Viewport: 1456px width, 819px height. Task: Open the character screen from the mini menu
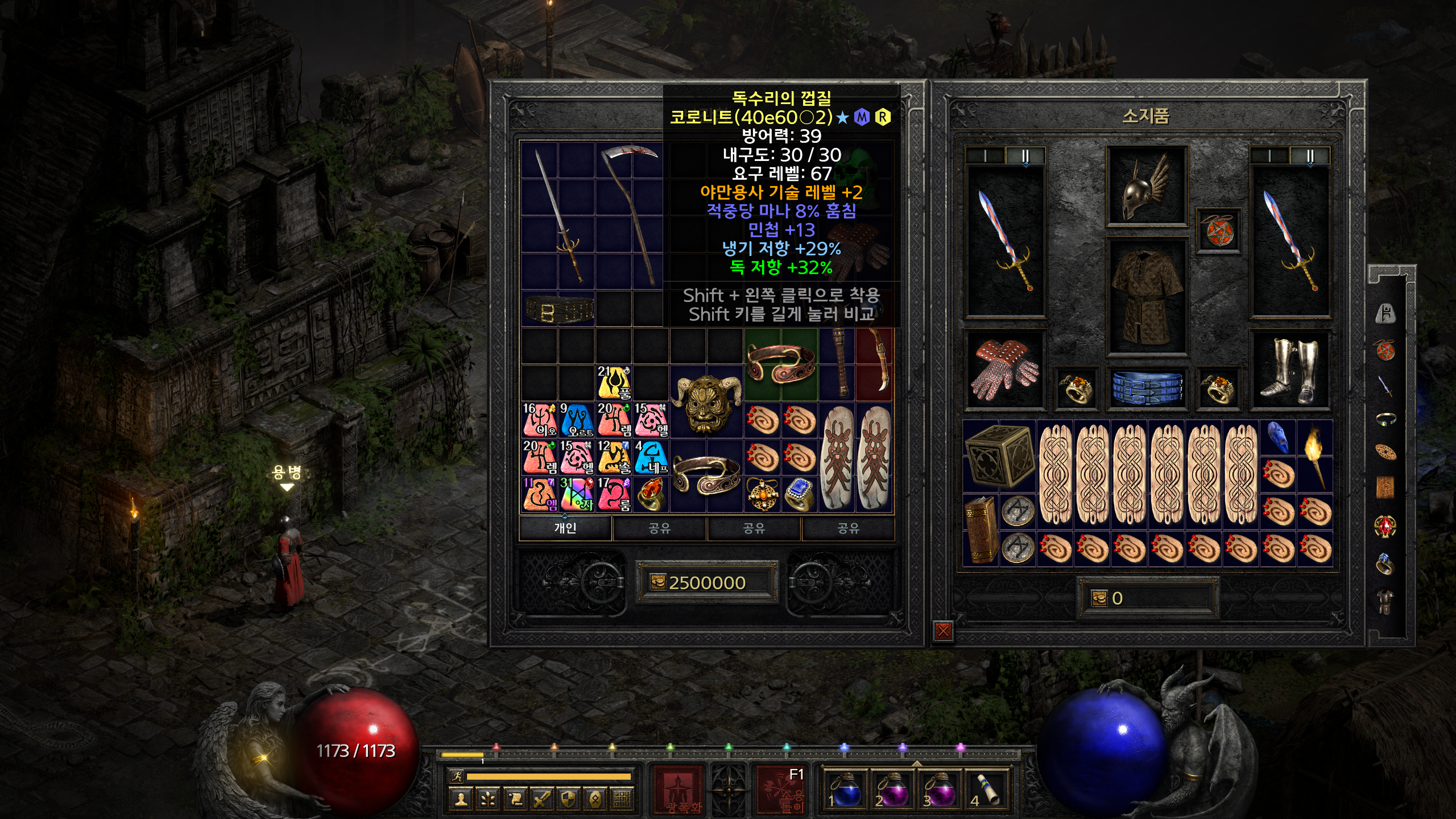[x=461, y=800]
